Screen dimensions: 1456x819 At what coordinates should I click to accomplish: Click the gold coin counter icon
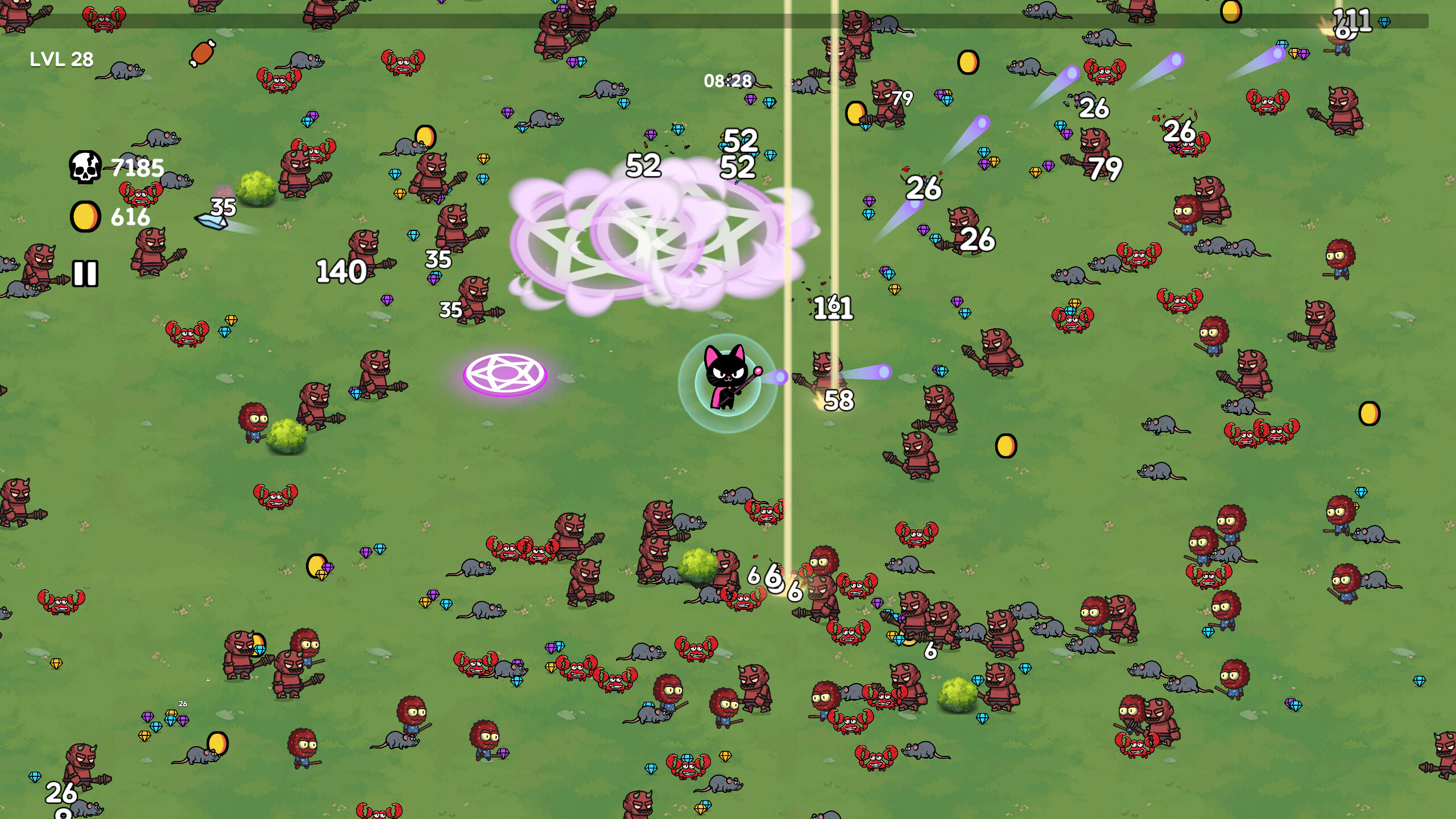(x=86, y=217)
